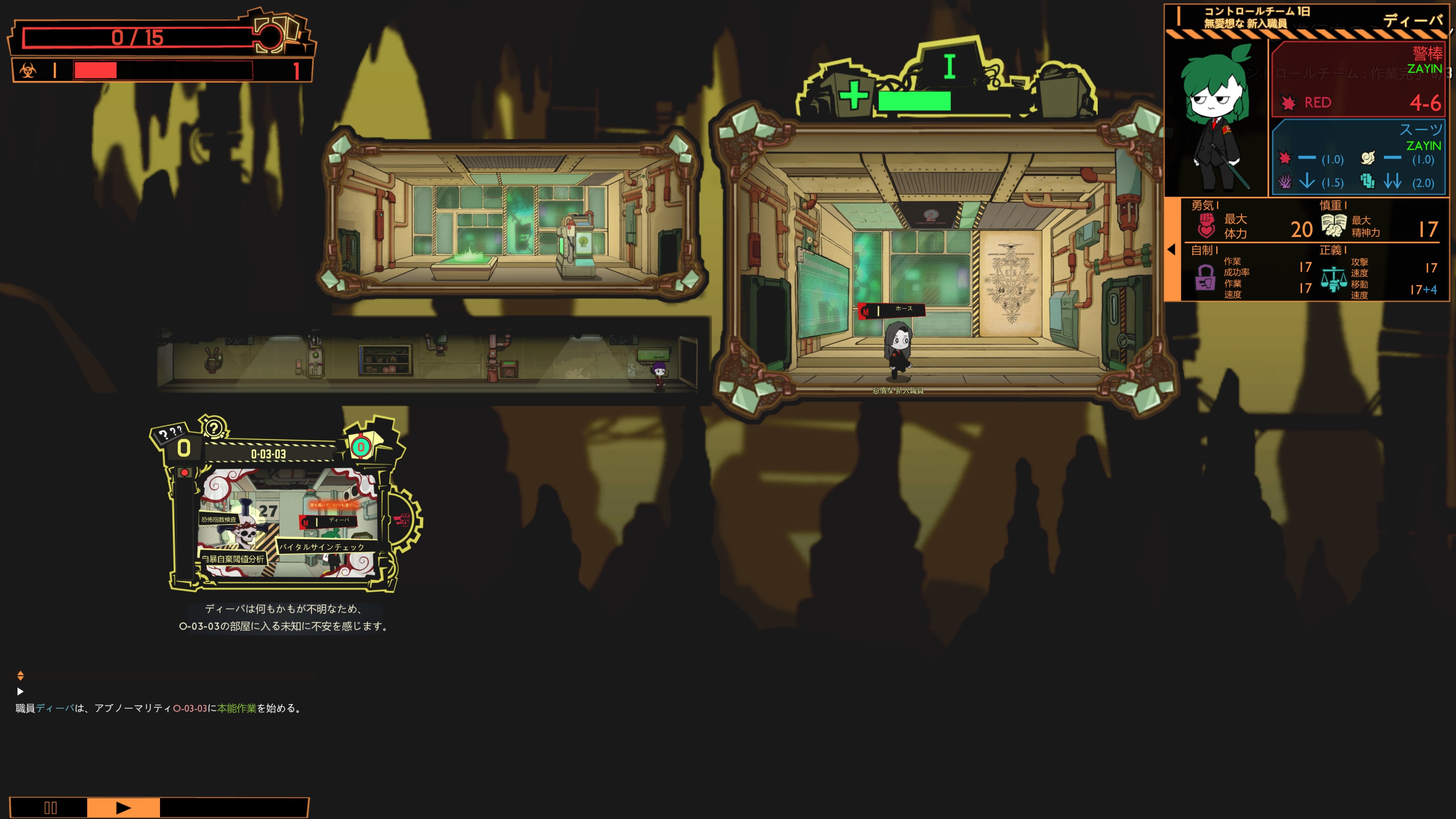Open the question mark info icon on the containment unit
The height and width of the screenshot is (819, 1456).
point(214,428)
